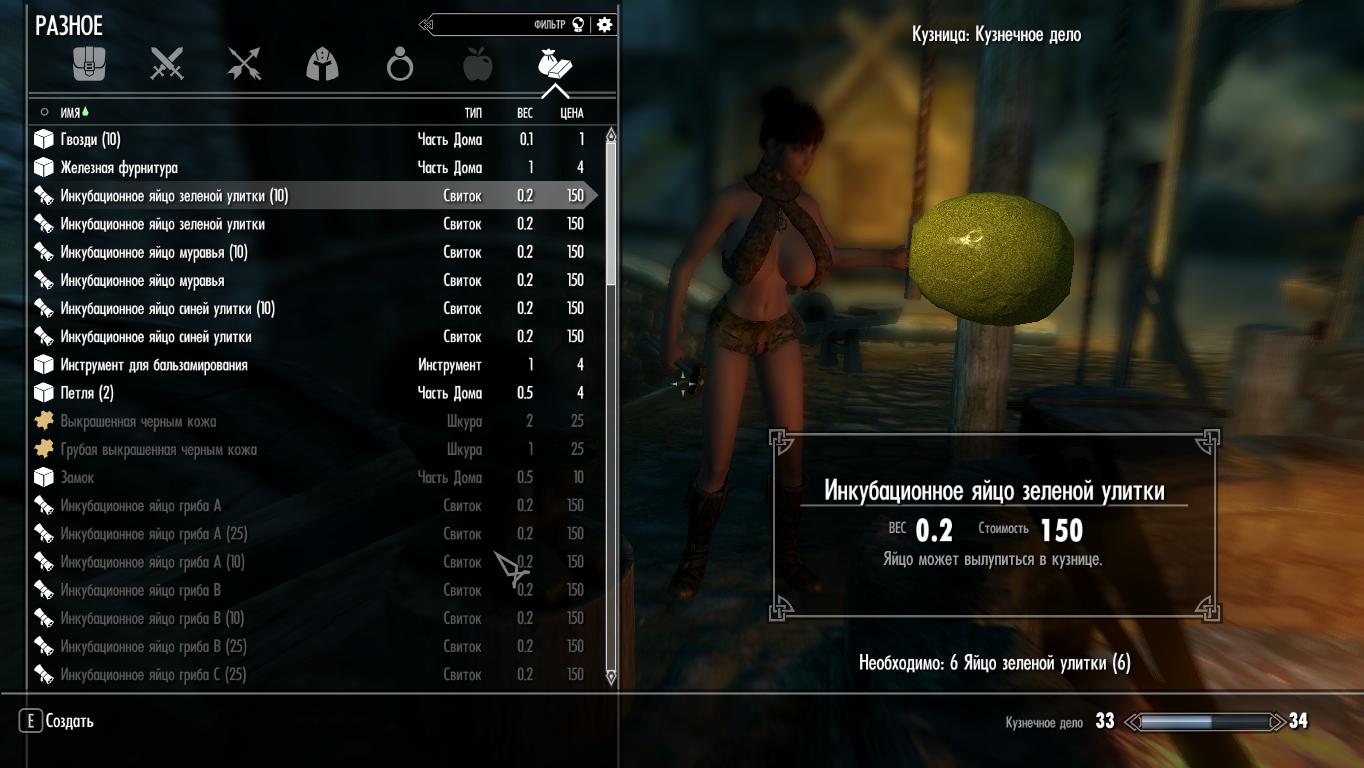
Task: Open the ring jewelry category
Action: [x=400, y=66]
